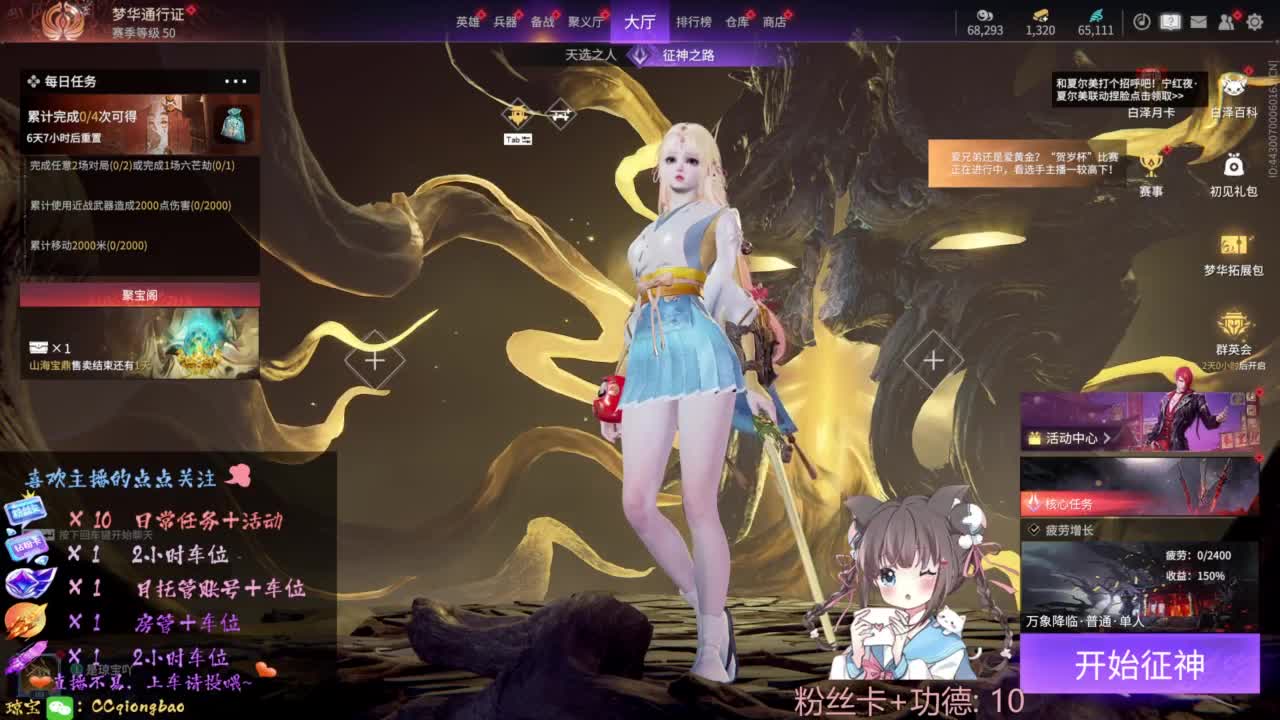Expand the daily task options via three dots
The height and width of the screenshot is (720, 1280).
[236, 81]
